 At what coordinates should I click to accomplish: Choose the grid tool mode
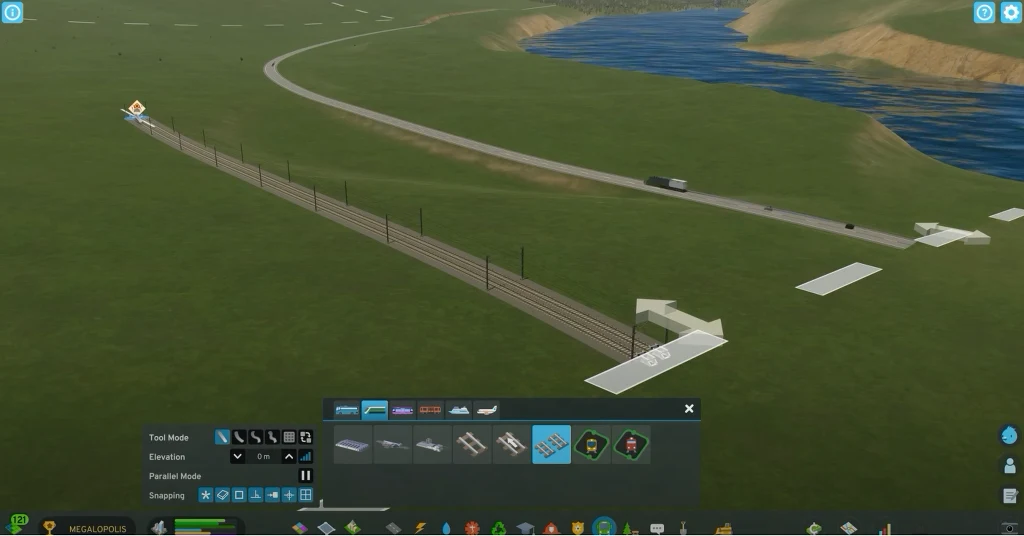click(289, 437)
